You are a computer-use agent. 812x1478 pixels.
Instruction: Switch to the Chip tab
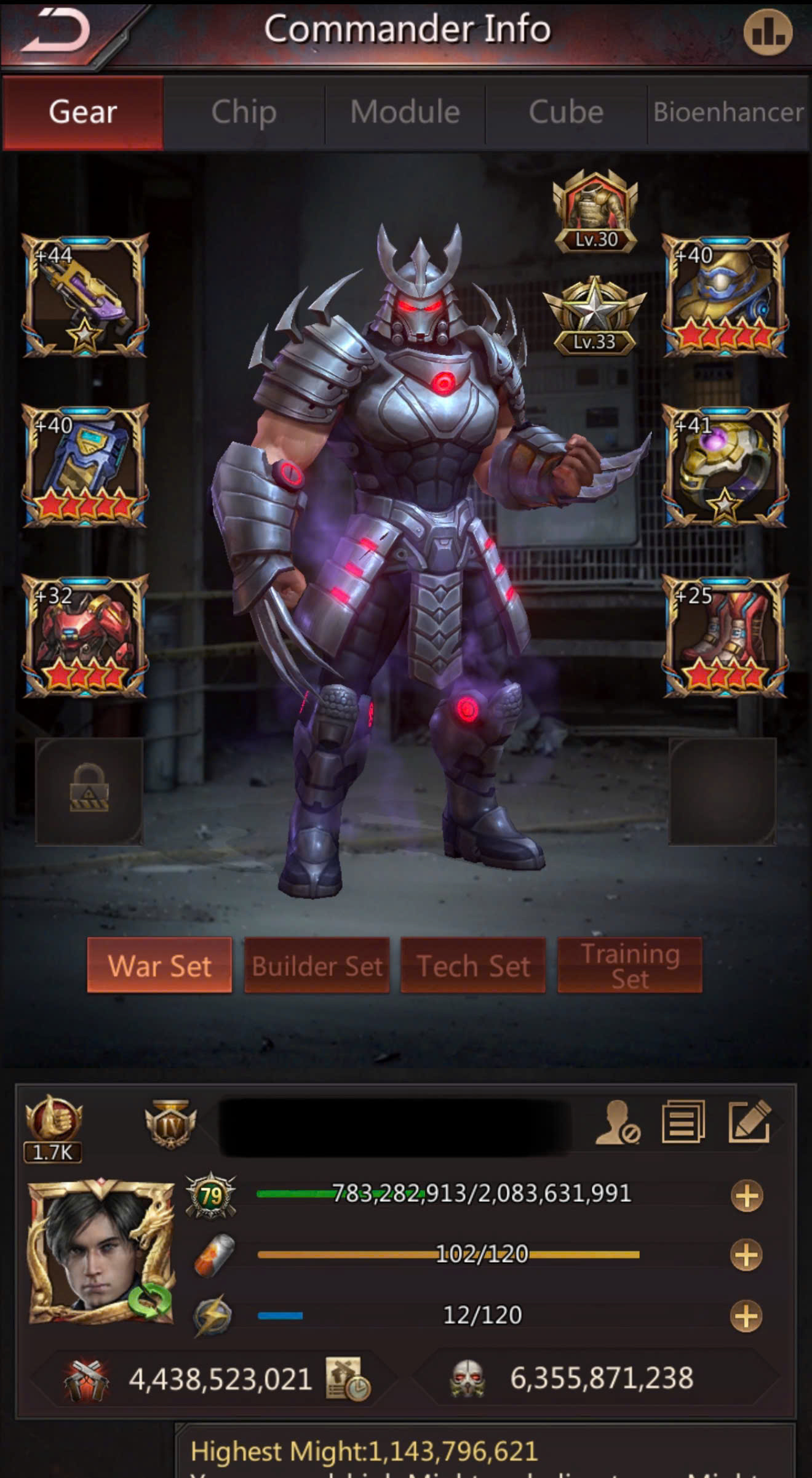coord(244,113)
